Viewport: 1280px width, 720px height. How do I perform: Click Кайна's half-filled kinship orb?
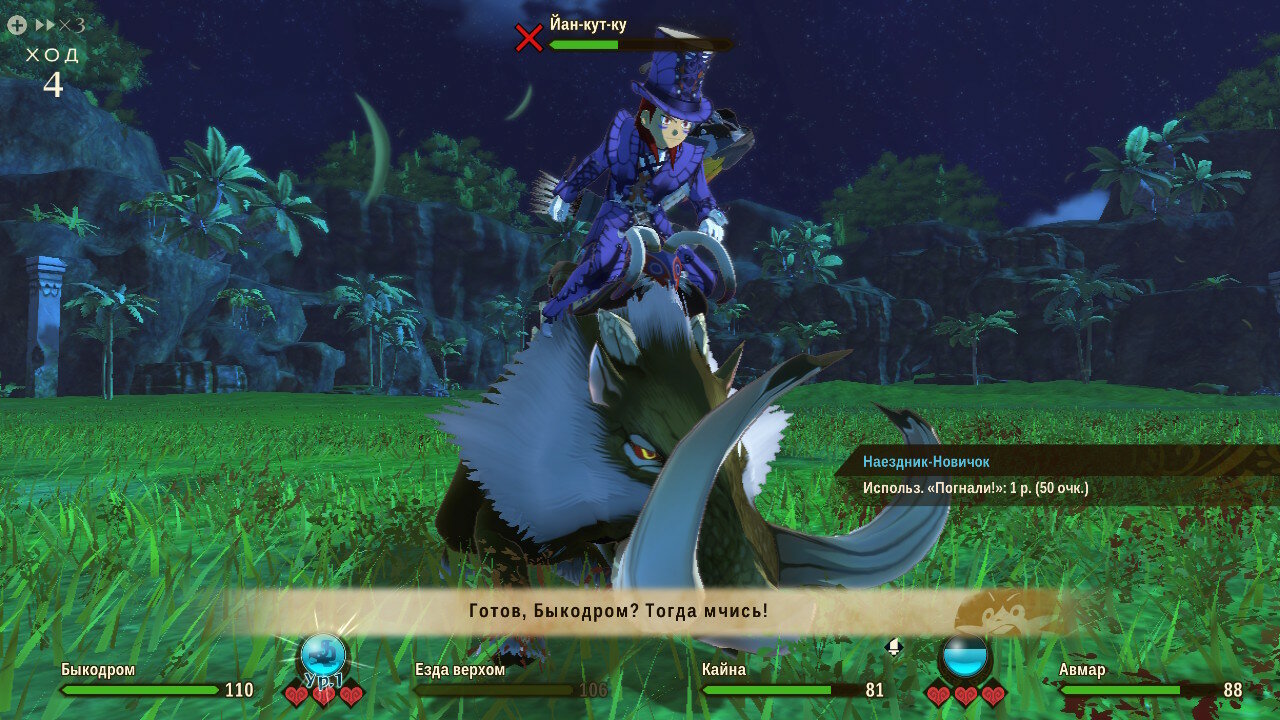click(x=965, y=657)
